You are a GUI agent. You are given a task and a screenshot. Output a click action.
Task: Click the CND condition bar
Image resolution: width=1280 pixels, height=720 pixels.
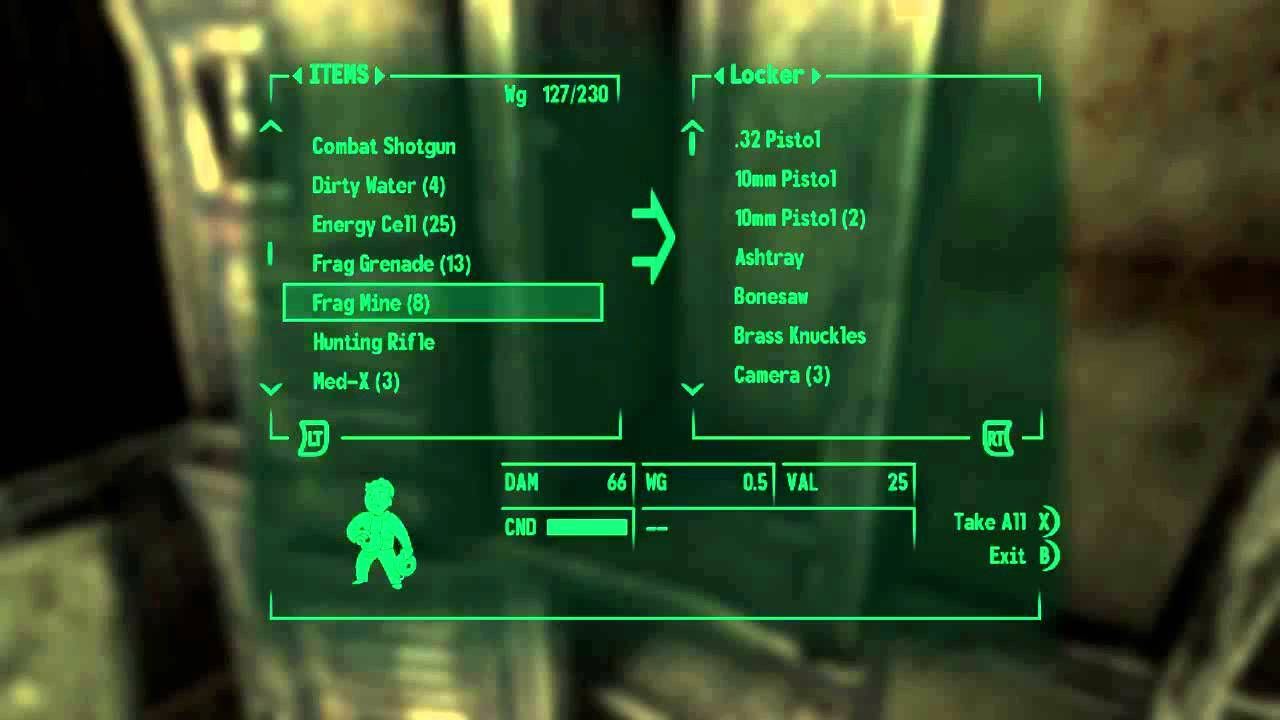coord(585,525)
